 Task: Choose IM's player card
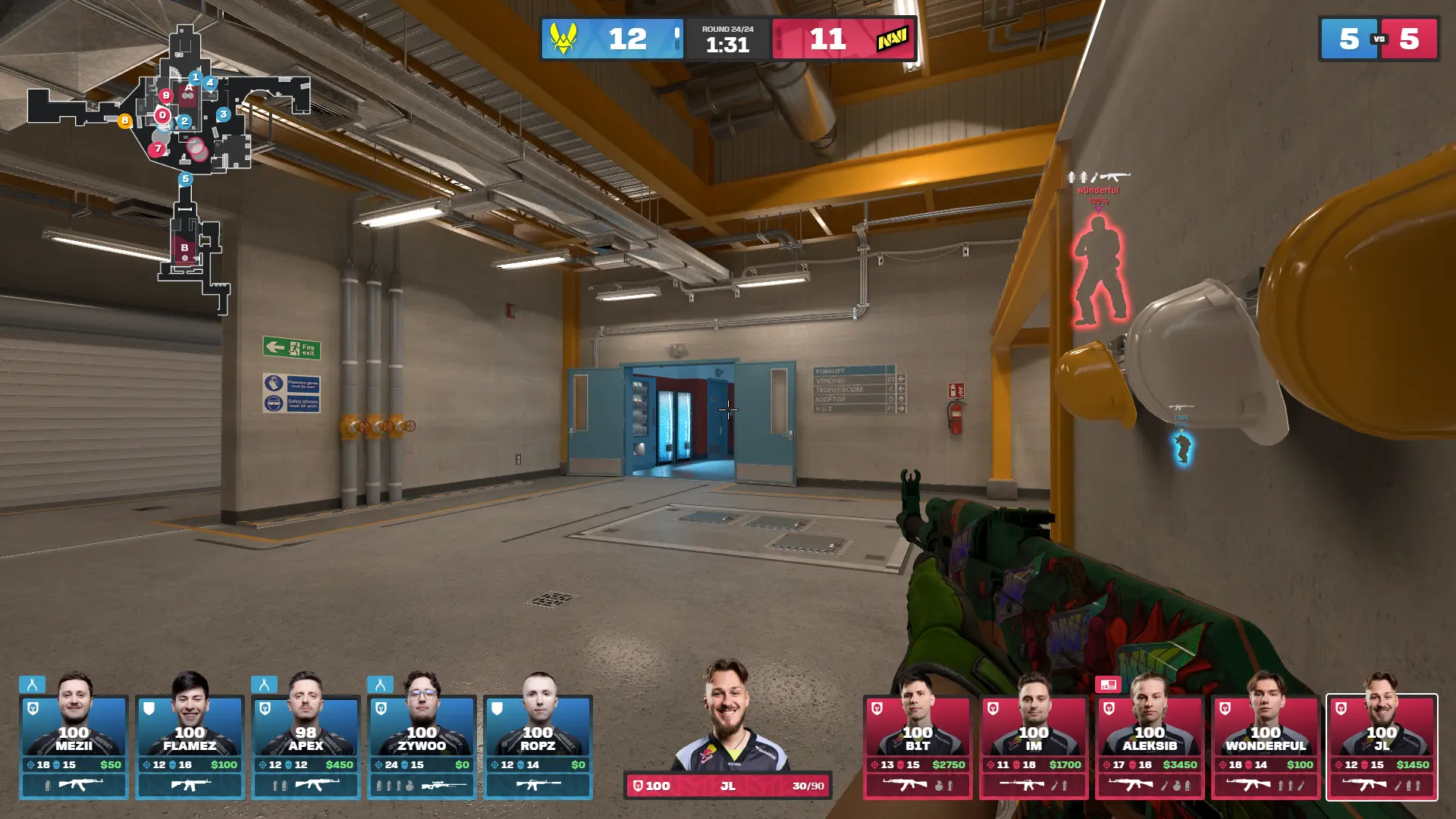[x=1034, y=747]
